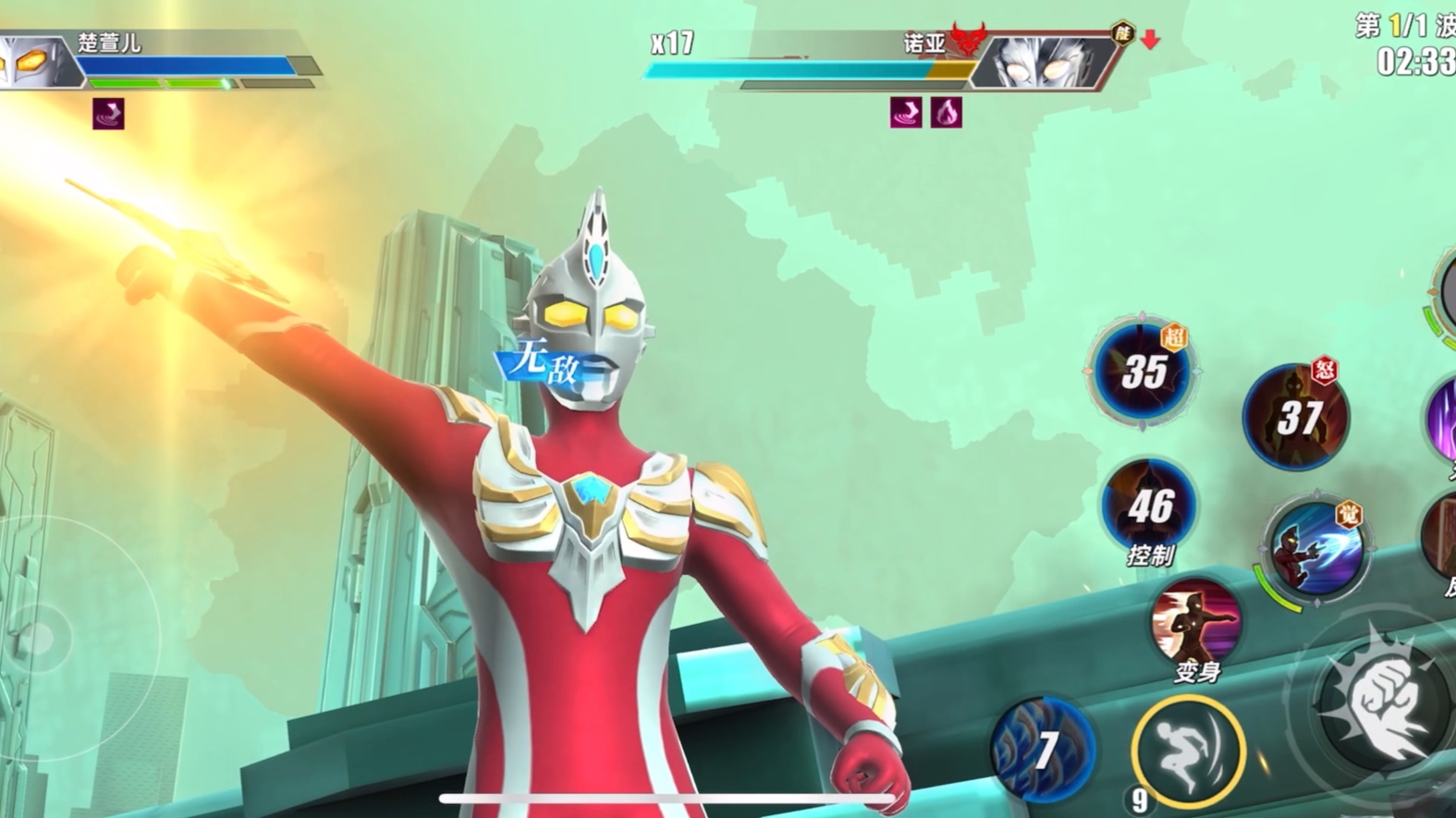Tap the player portrait 楚萱儿
Screen dimensions: 1456x818
click(35, 62)
